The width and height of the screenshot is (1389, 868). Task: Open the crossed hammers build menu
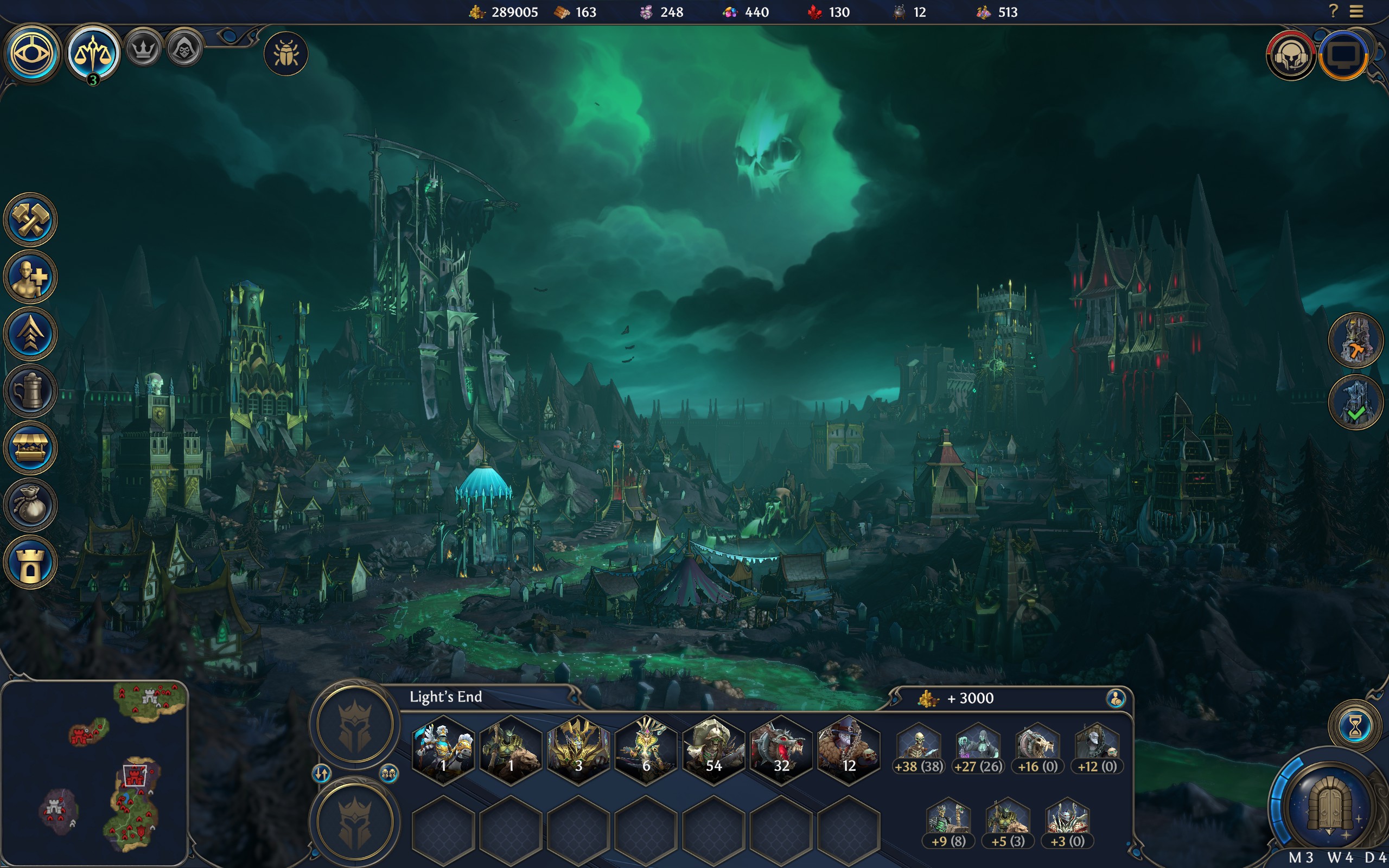point(30,220)
